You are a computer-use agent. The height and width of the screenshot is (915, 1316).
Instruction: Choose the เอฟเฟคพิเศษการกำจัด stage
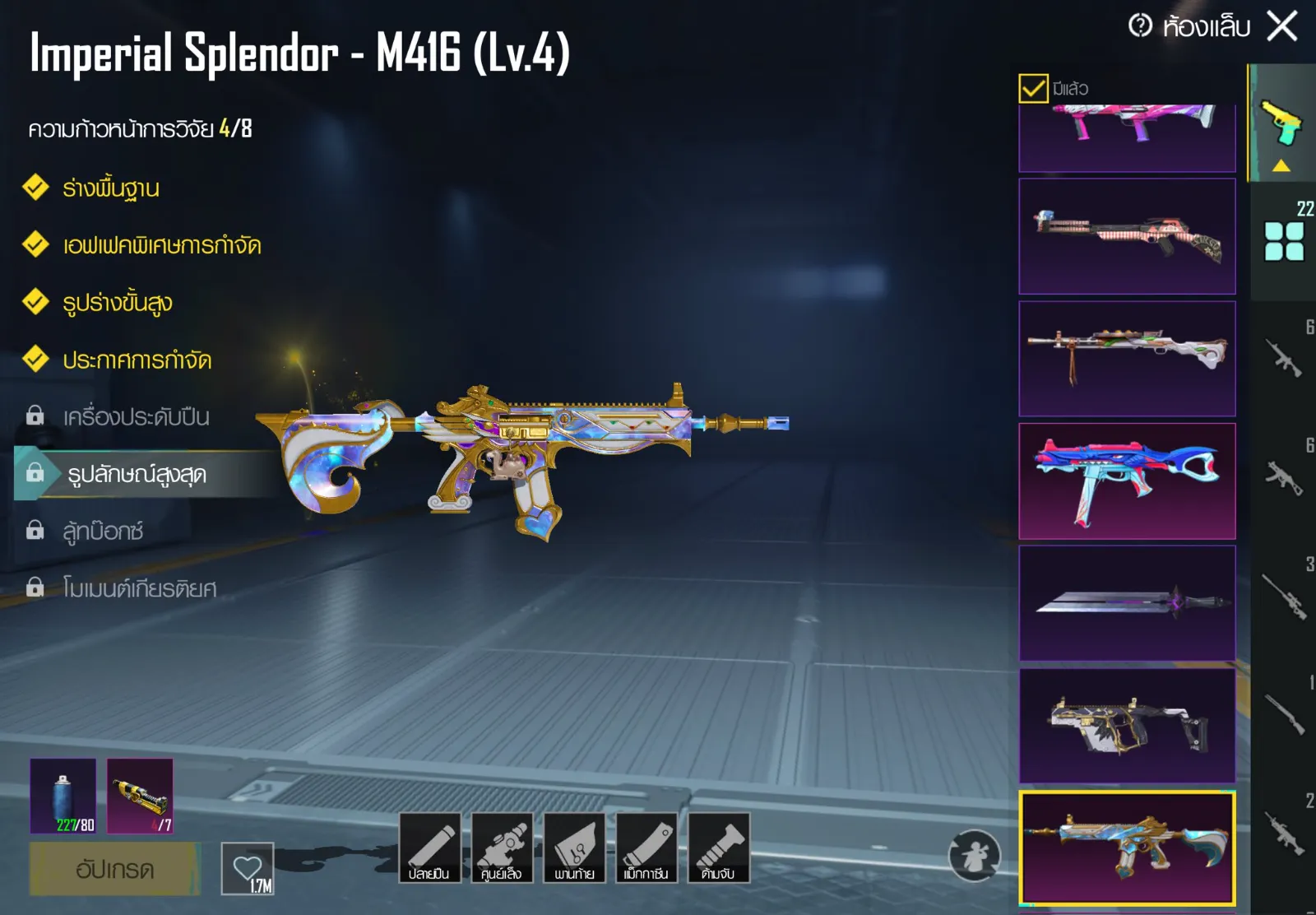(x=161, y=245)
